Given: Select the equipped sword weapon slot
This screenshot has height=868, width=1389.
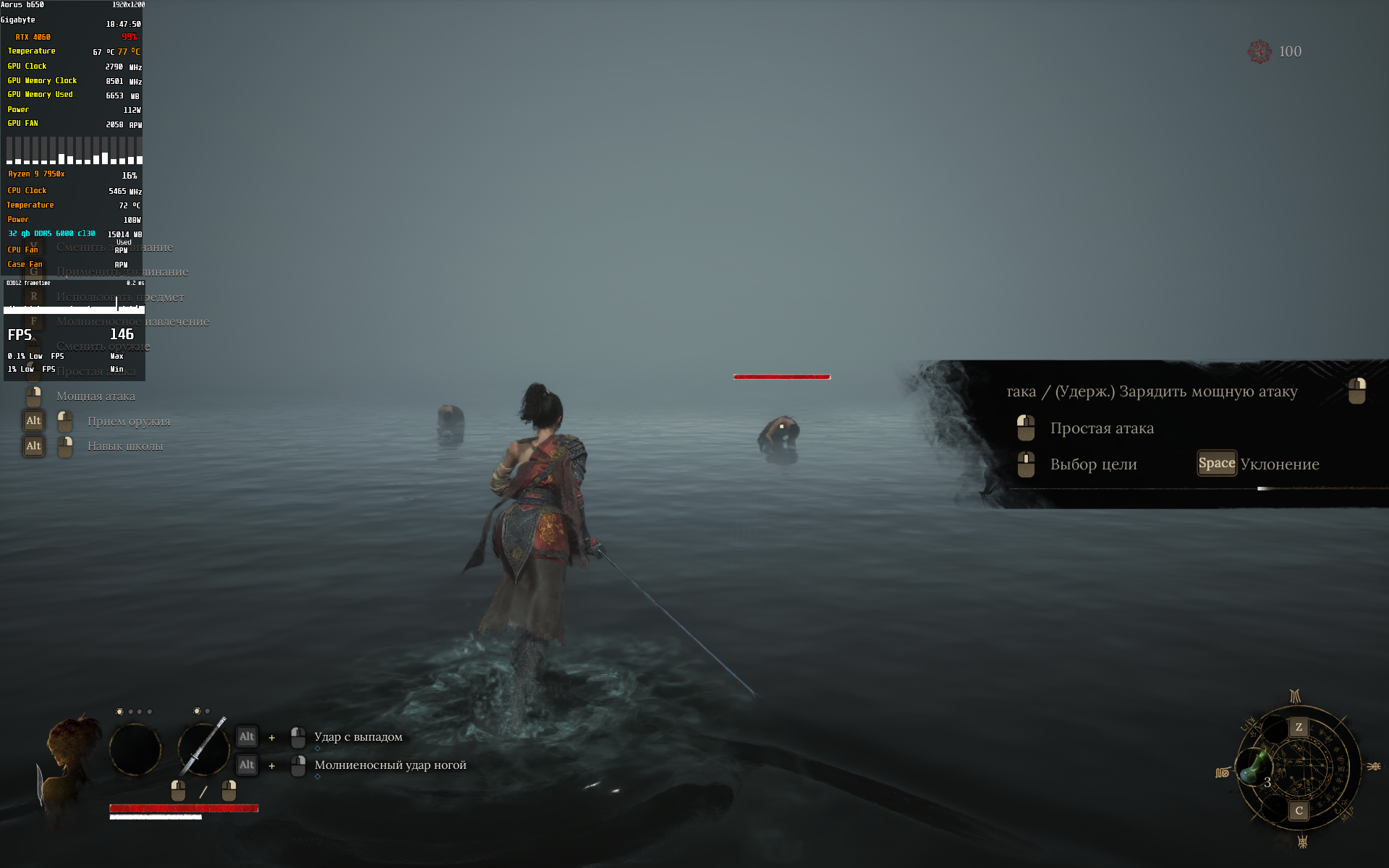Looking at the screenshot, I should [203, 749].
